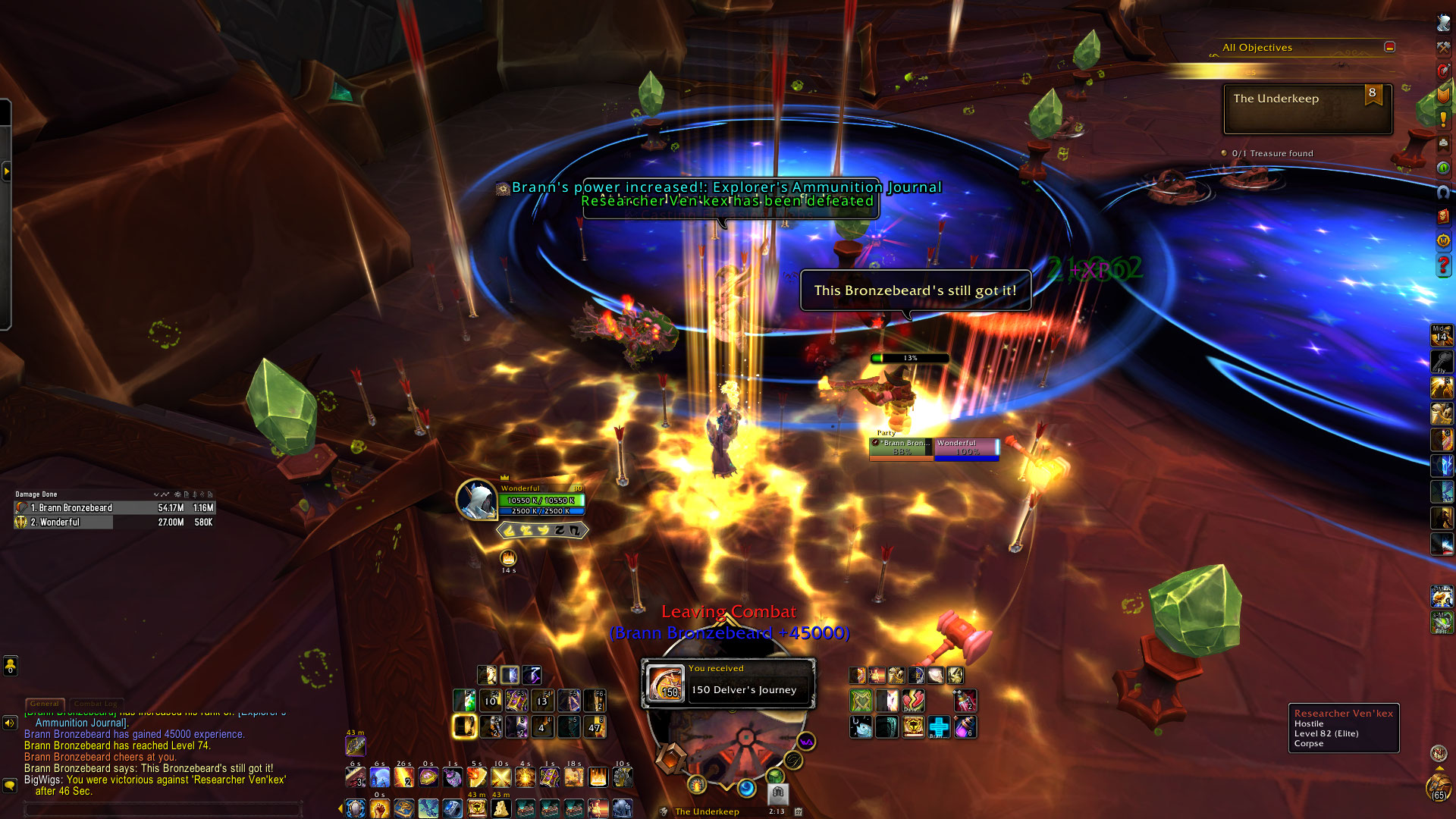This screenshot has width=1456, height=819.
Task: Switch to the Combat Log tab
Action: coord(96,704)
